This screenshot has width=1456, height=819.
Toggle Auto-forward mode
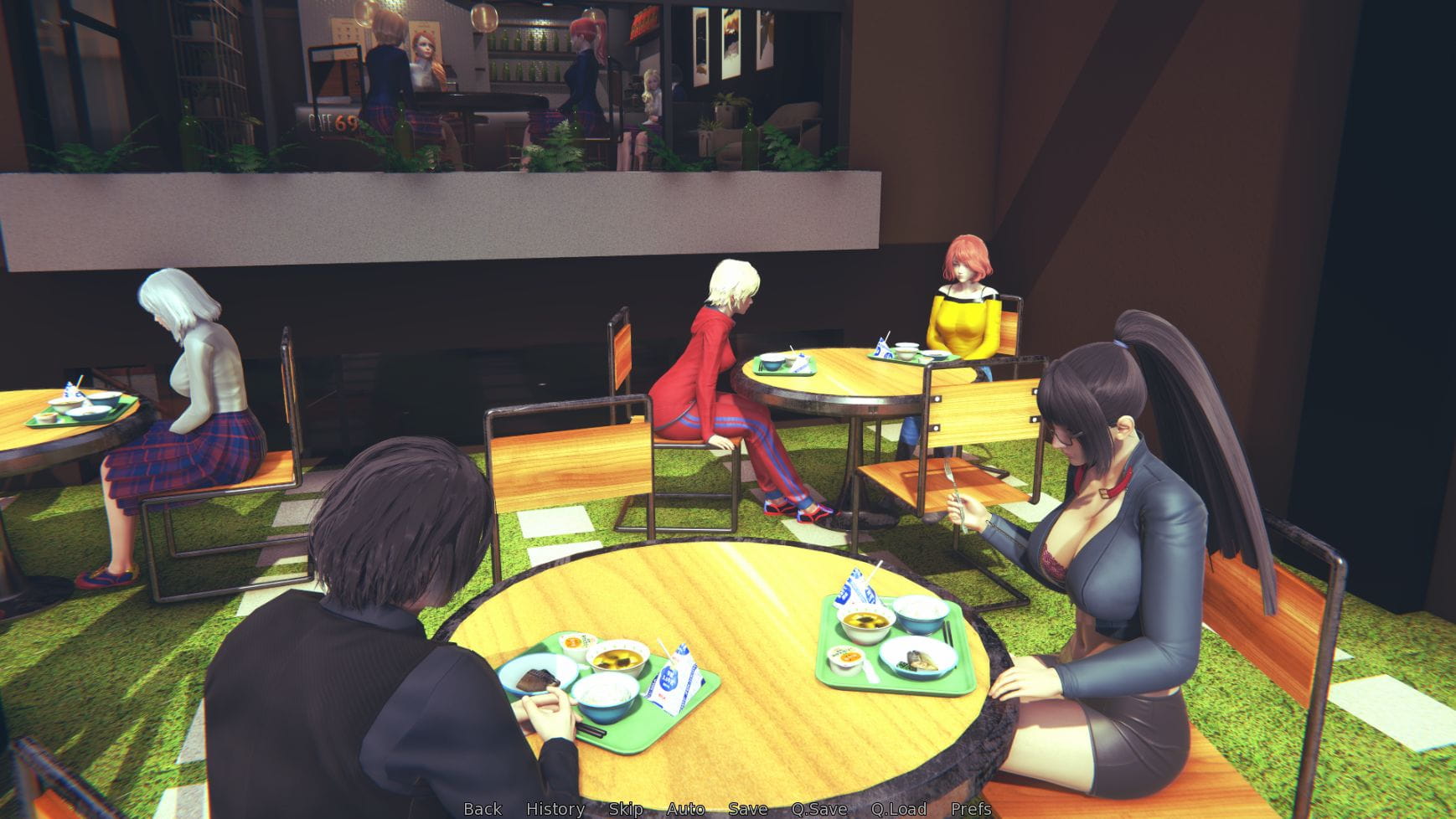pos(684,809)
